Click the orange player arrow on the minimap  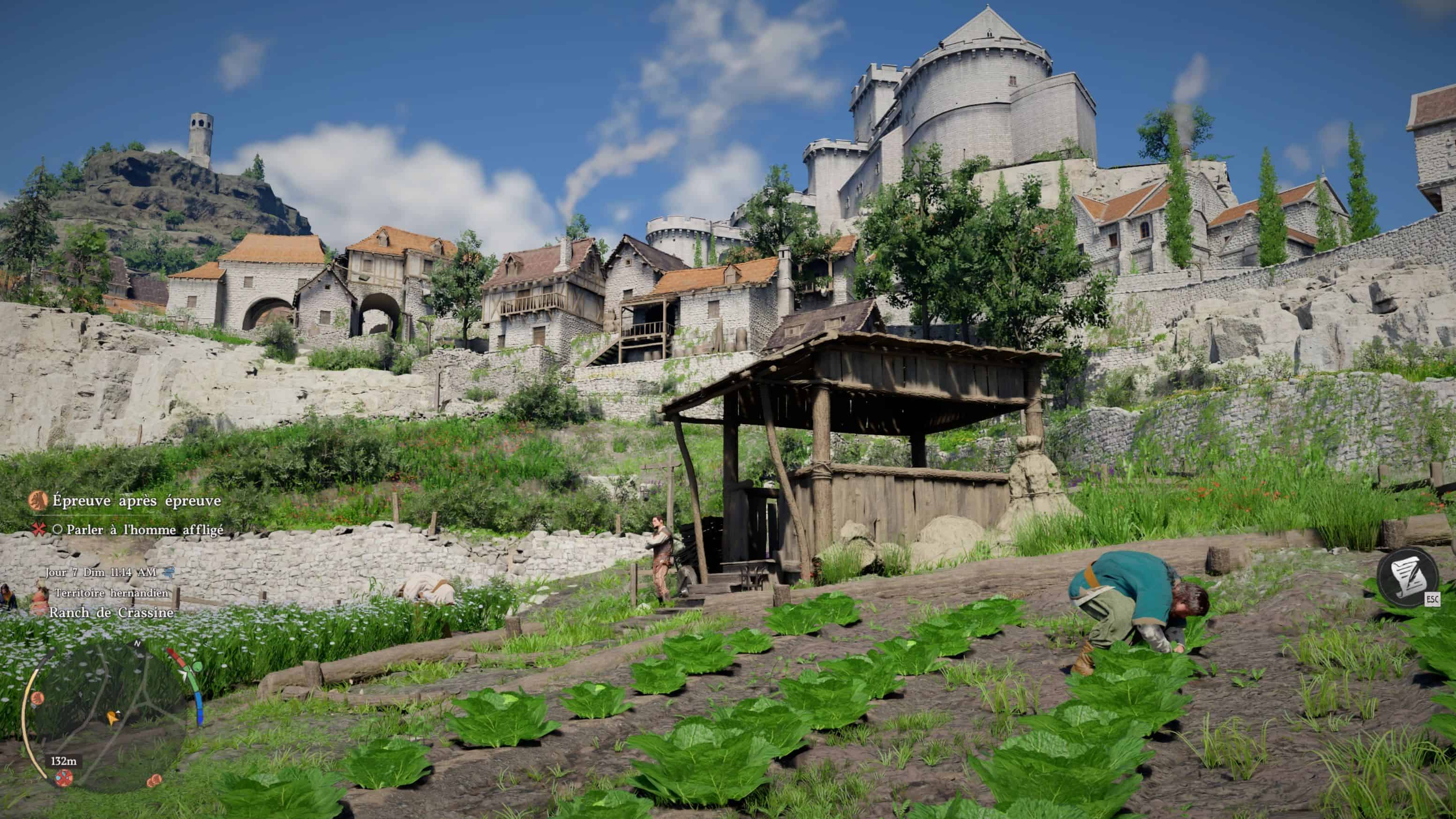coord(112,718)
